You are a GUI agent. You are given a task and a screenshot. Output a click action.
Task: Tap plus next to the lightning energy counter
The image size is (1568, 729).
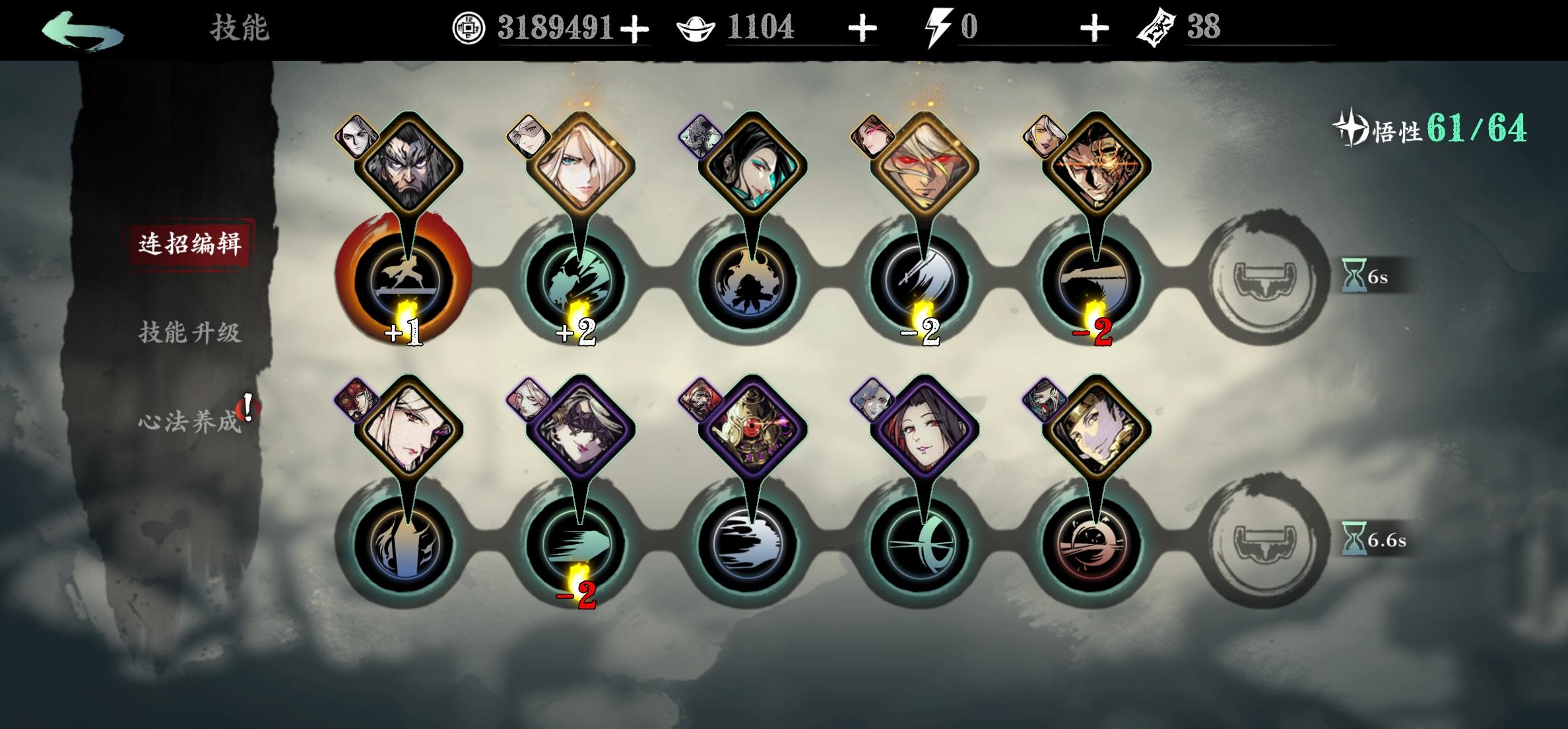[1095, 28]
